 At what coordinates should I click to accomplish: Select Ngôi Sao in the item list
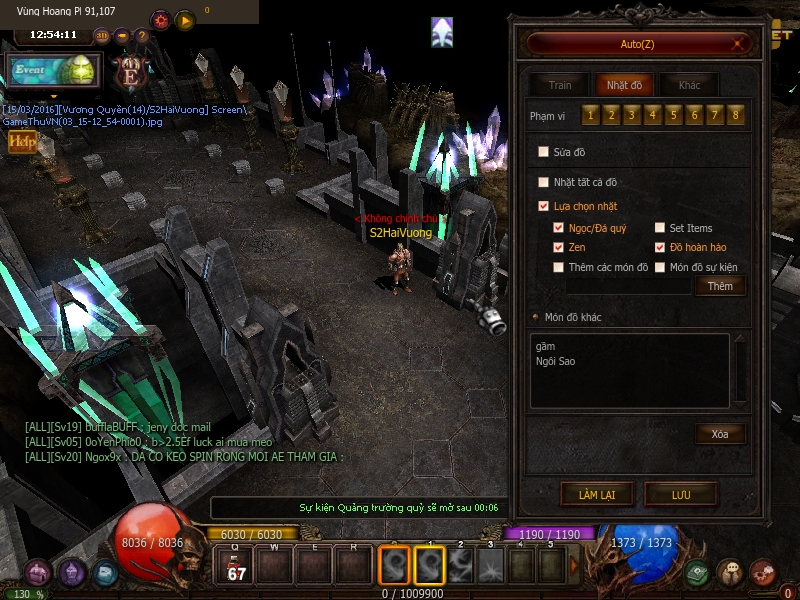[556, 361]
